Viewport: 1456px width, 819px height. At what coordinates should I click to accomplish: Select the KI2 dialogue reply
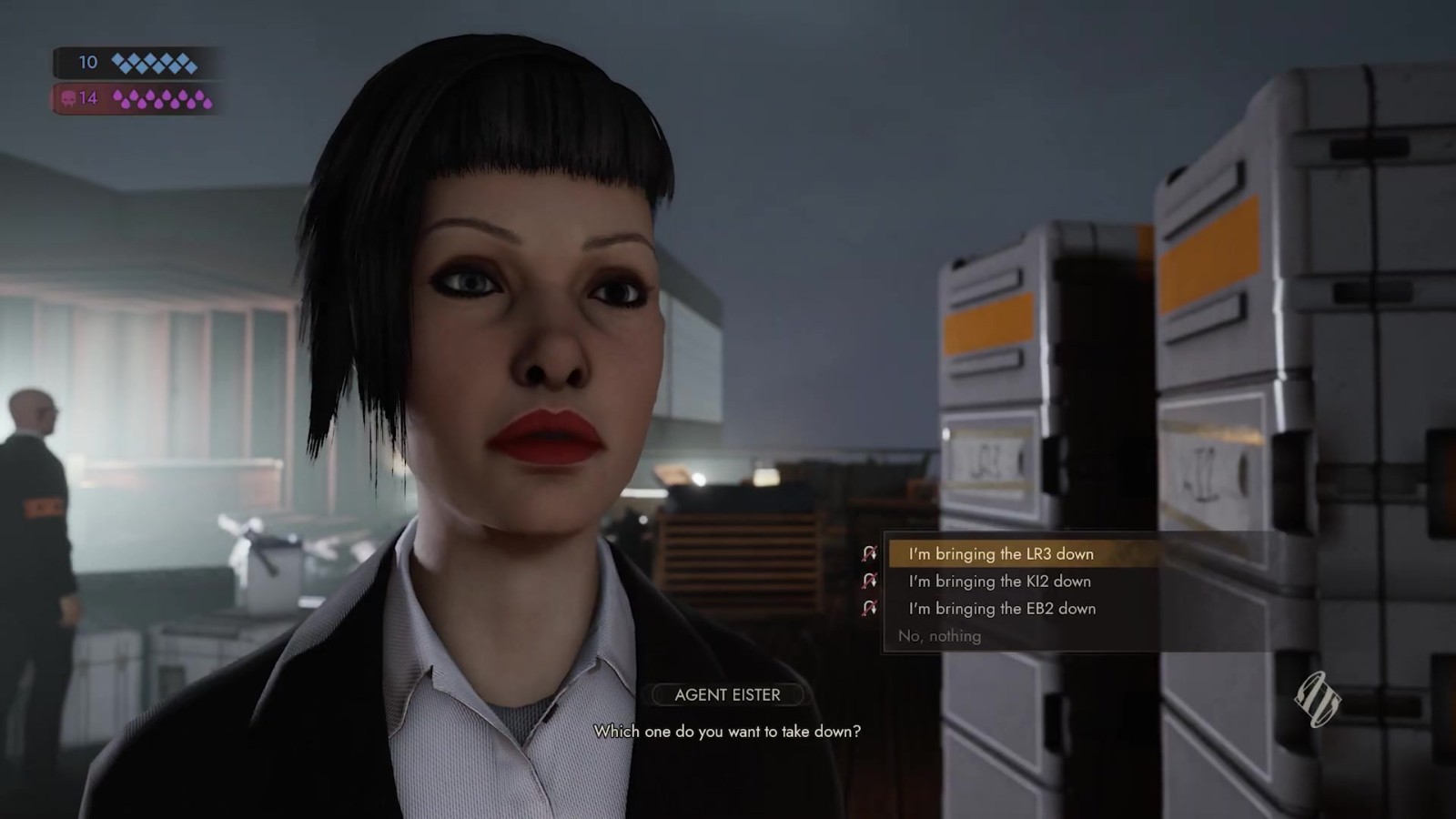(x=999, y=581)
